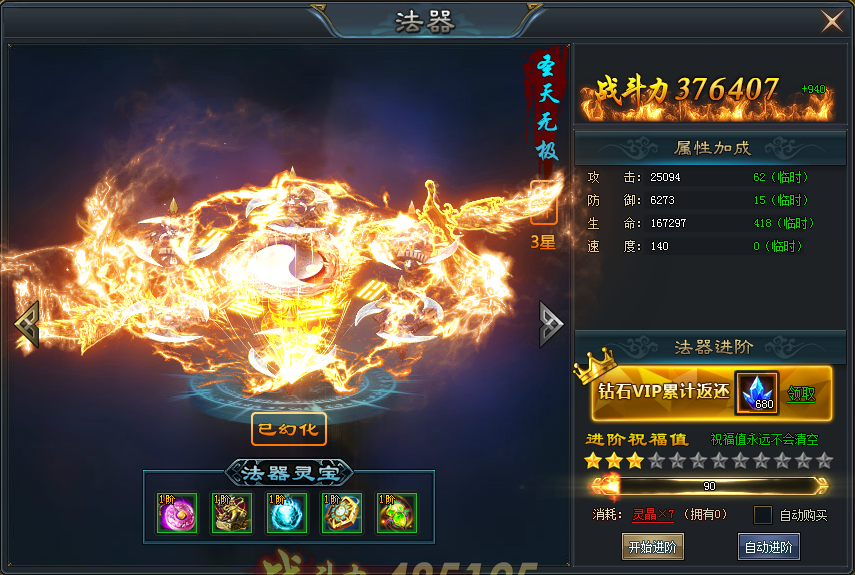Select the cyan flame orb treasure
Image resolution: width=855 pixels, height=575 pixels.
287,513
